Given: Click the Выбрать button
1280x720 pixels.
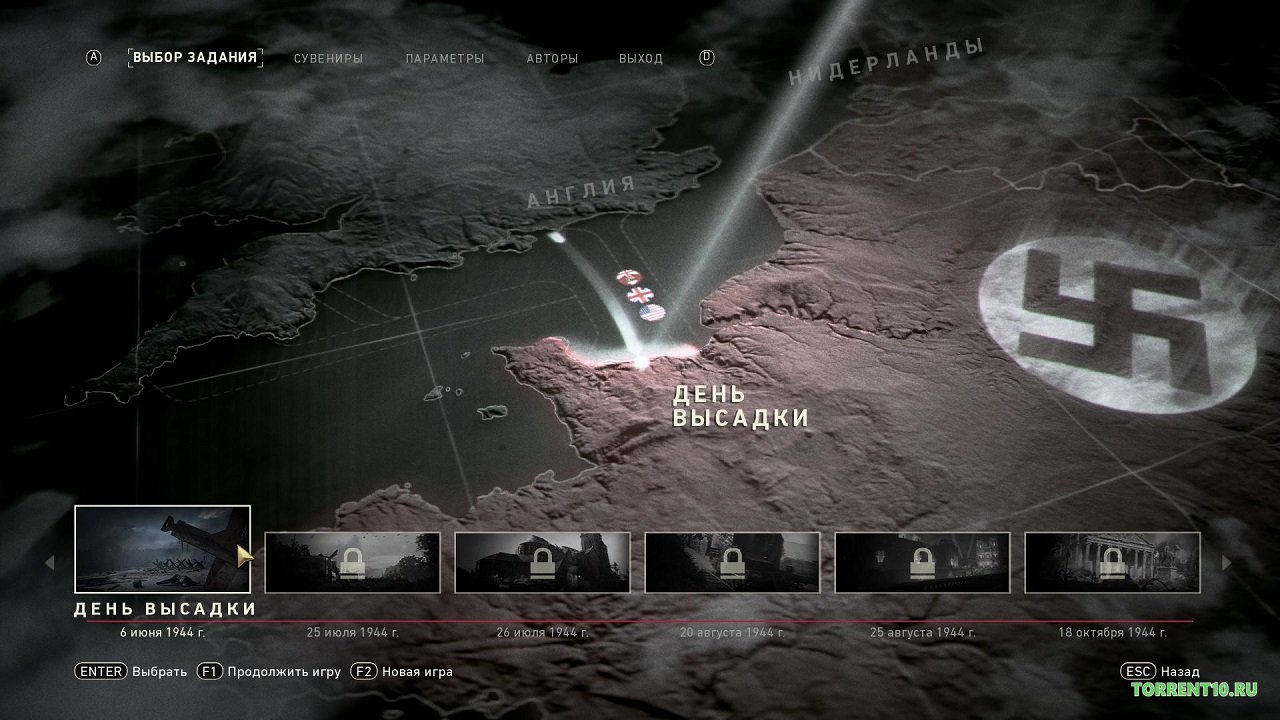Looking at the screenshot, I should pos(131,671).
